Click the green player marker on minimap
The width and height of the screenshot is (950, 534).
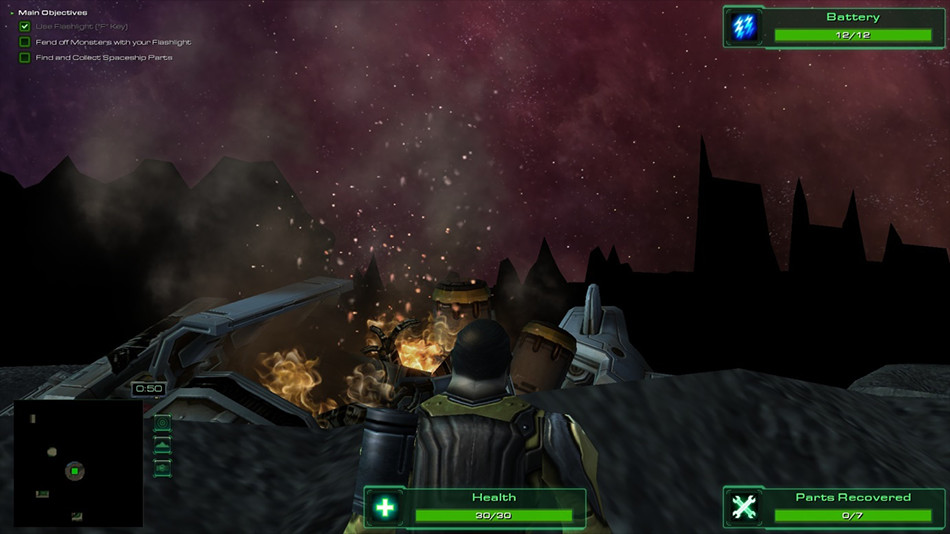[74, 470]
